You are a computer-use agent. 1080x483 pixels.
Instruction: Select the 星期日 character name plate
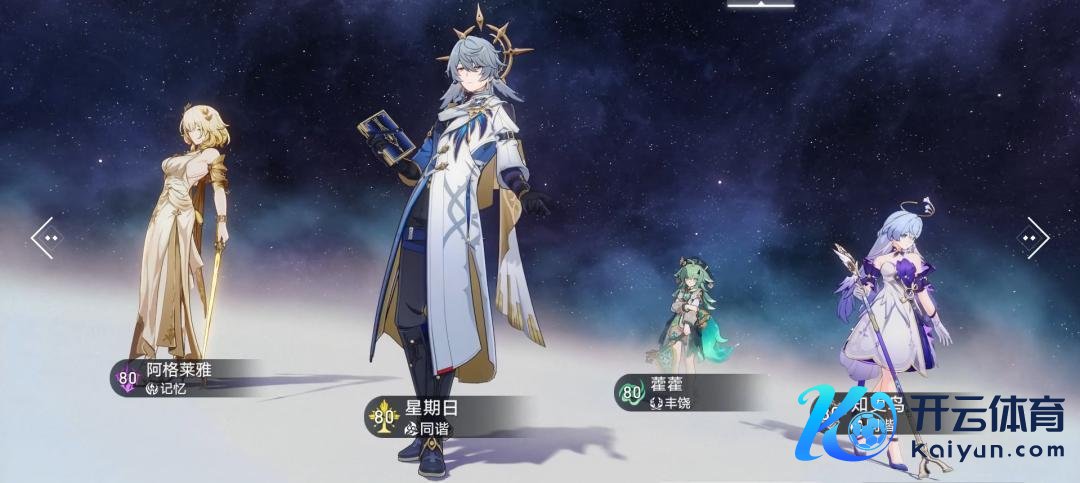[450, 417]
